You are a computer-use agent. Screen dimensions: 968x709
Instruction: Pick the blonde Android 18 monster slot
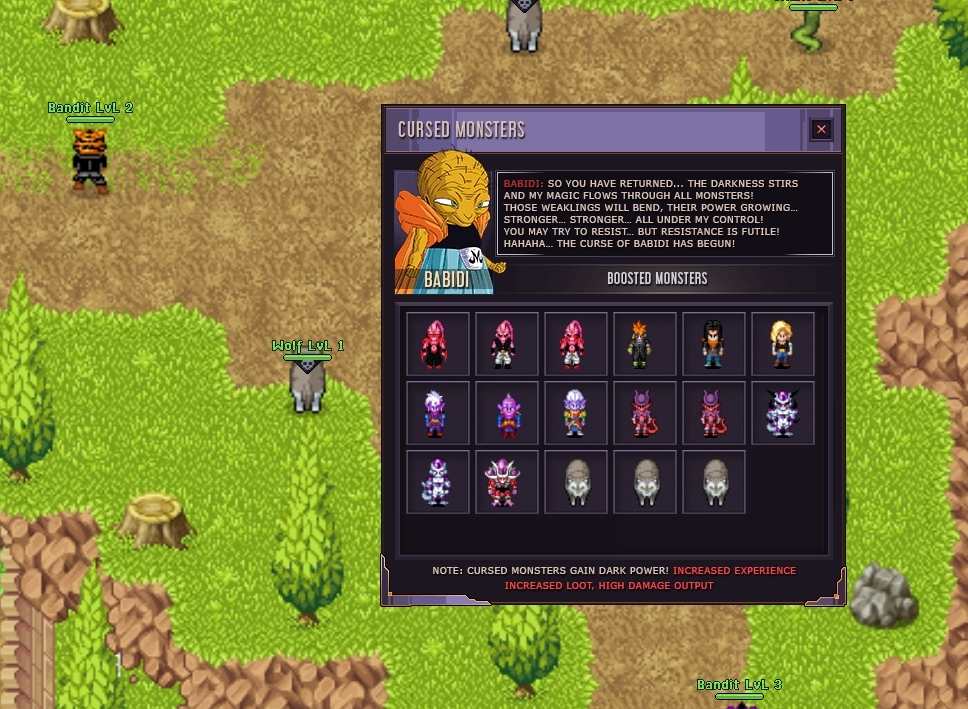783,343
